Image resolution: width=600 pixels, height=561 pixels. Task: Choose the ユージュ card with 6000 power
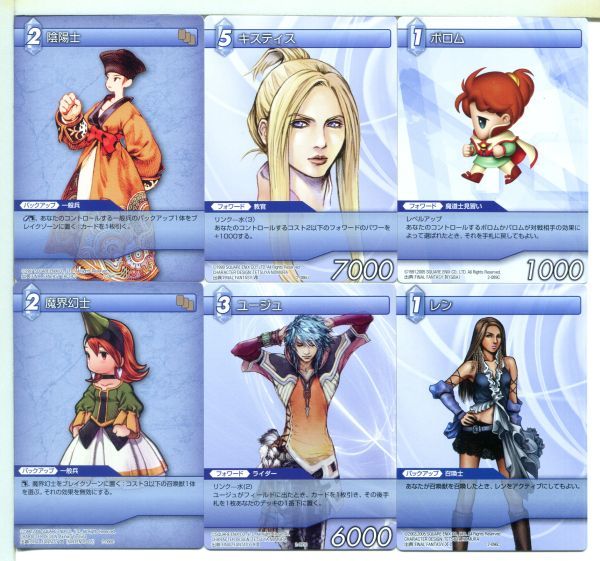point(298,418)
